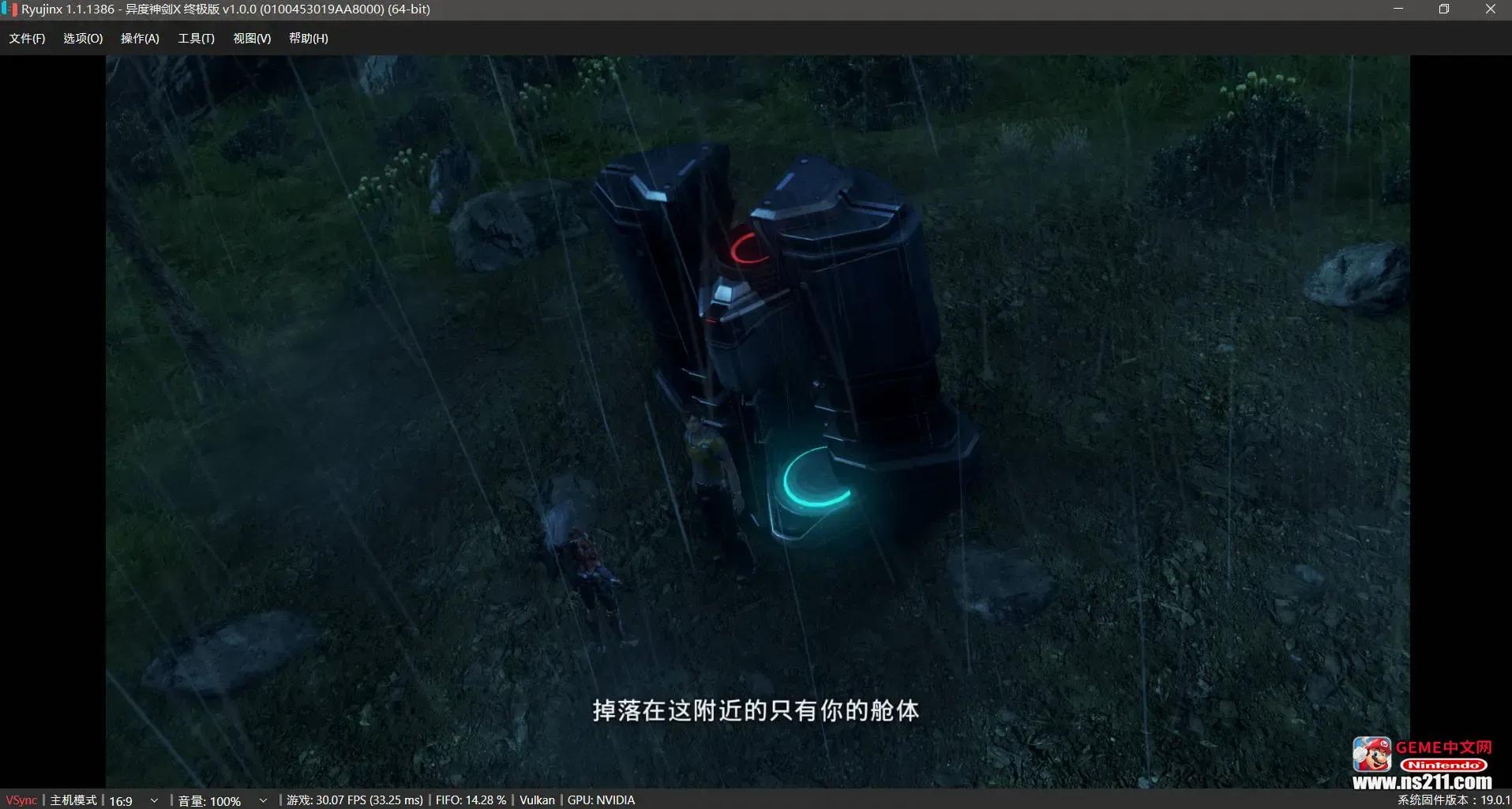The width and height of the screenshot is (1512, 809).
Task: Close the Ryujinx emulator window
Action: tap(1490, 9)
